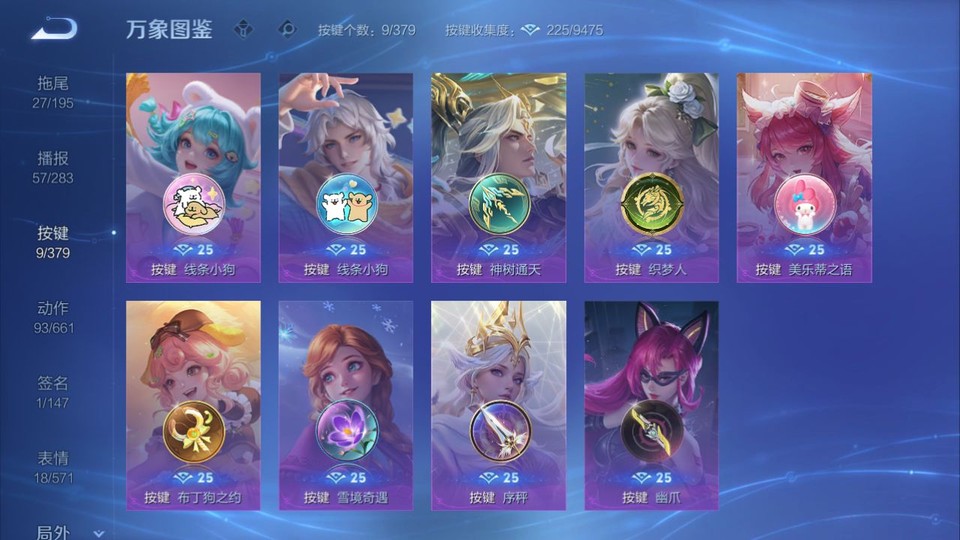Select the 幽爪 card
Screen dimensions: 960x540
tap(651, 405)
